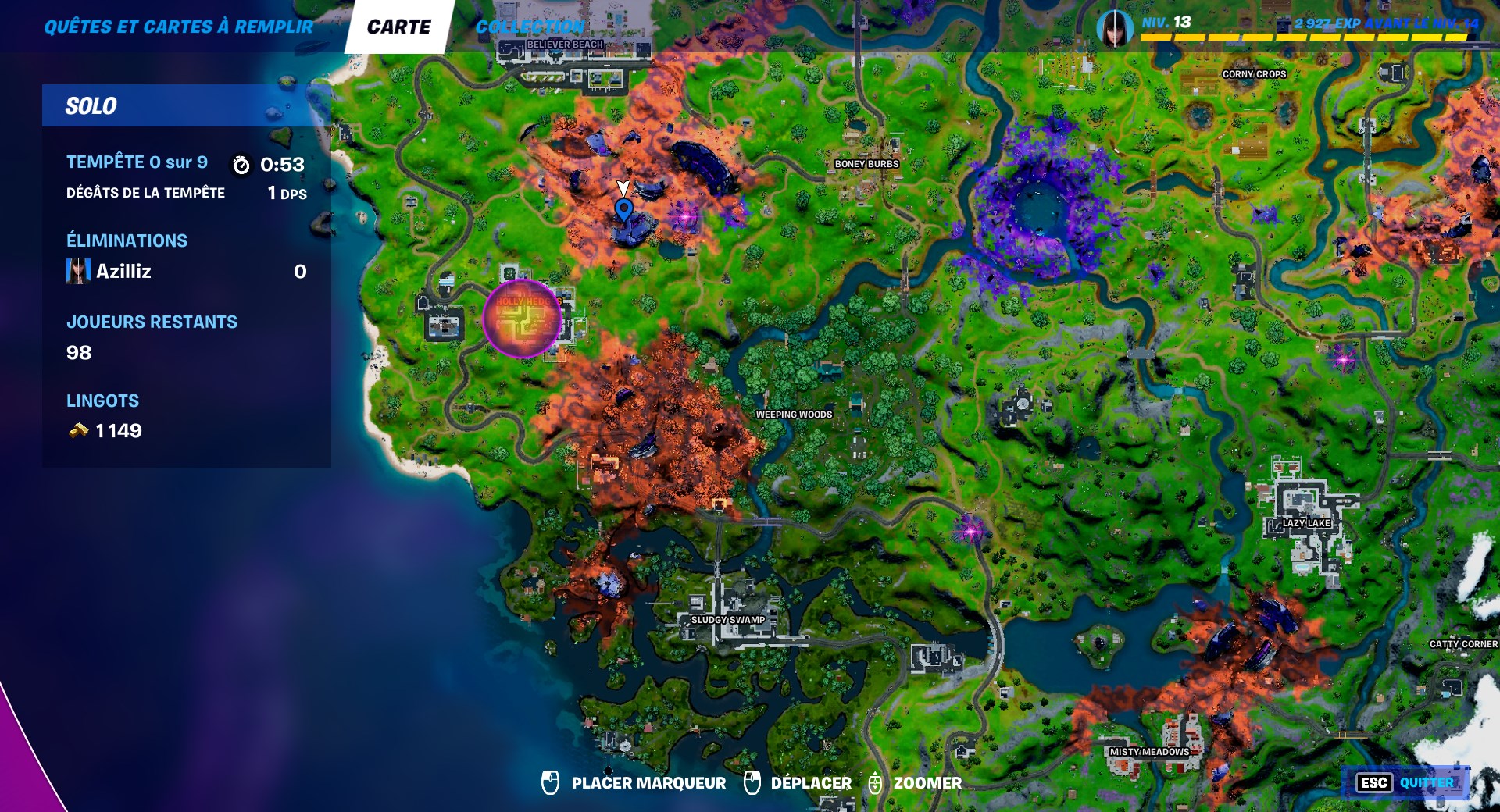Image resolution: width=1500 pixels, height=812 pixels.
Task: Open your avatar icon near NIV. 13
Action: 1114,27
